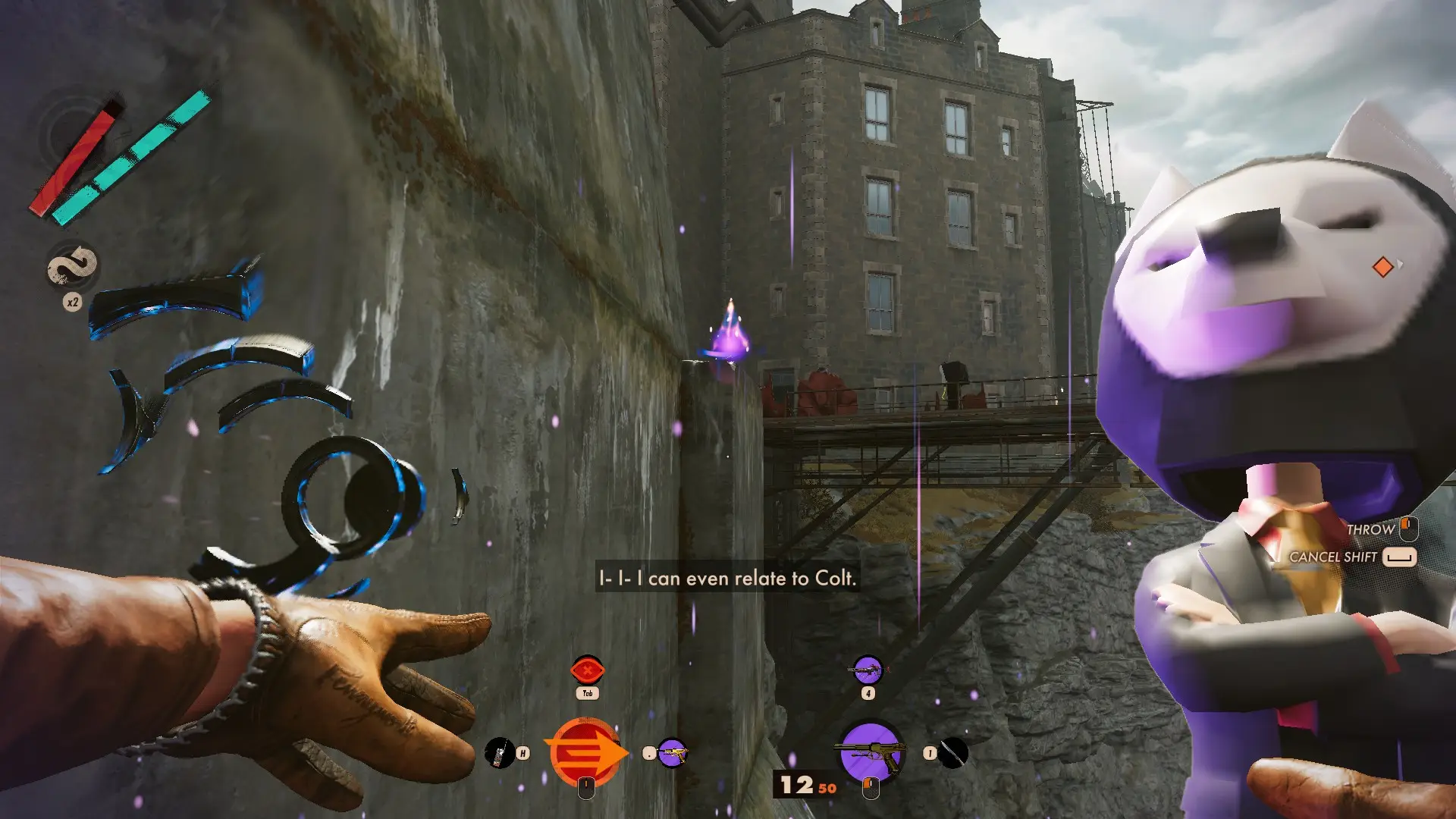Select the Hackamajig device icon
This screenshot has height=819, width=1456.
click(x=499, y=753)
